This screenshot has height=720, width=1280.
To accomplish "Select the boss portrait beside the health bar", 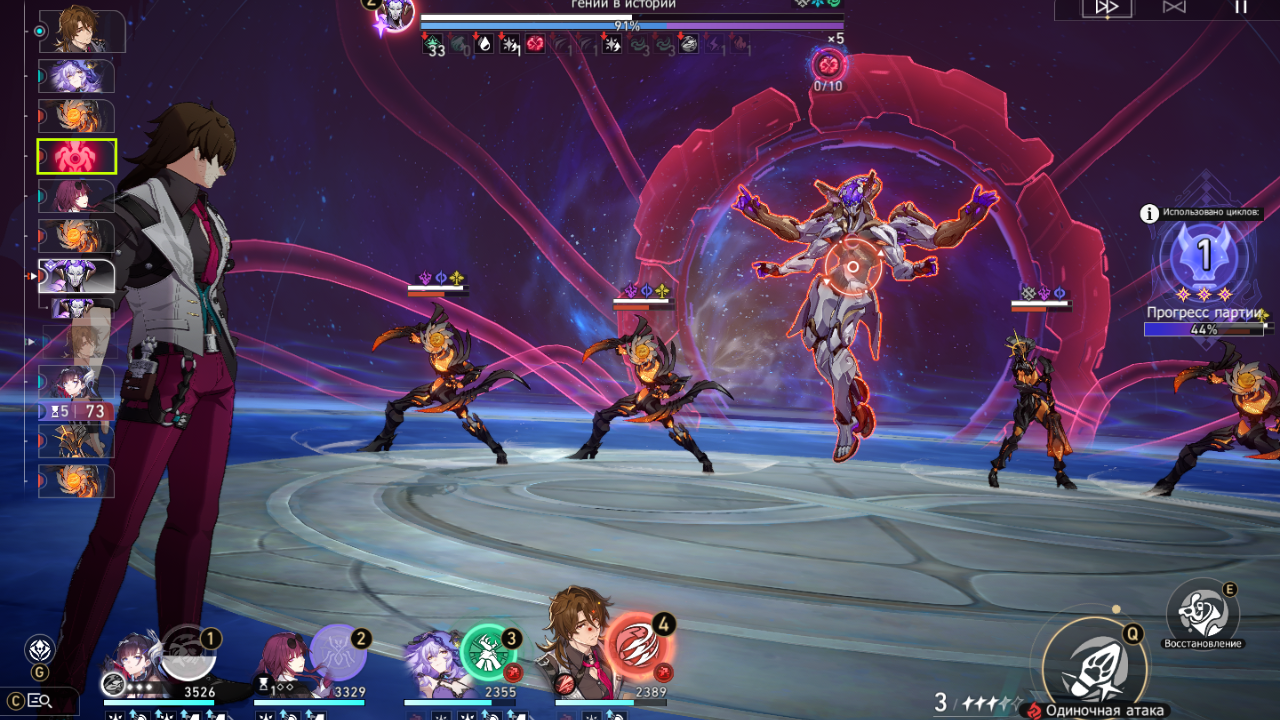I will [x=395, y=14].
